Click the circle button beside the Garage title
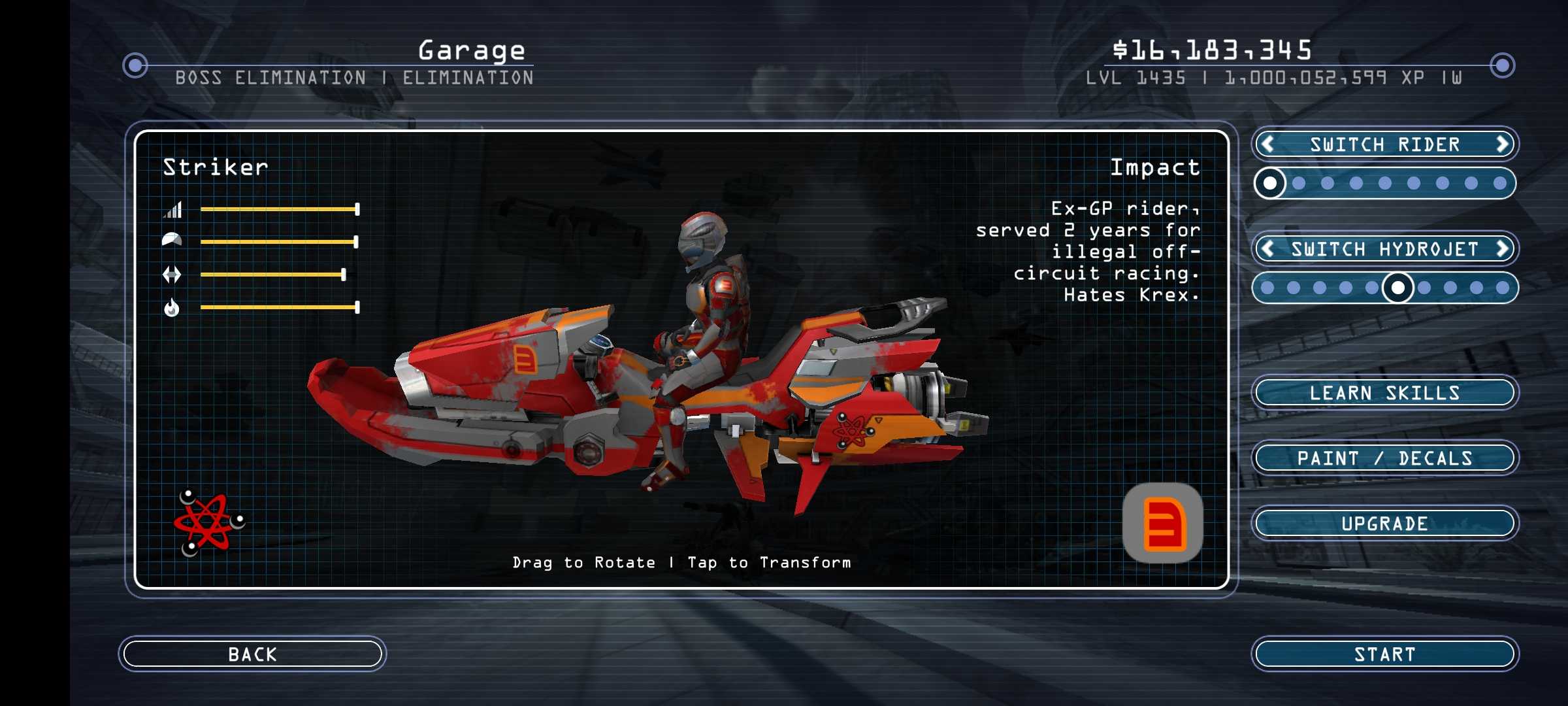 [135, 65]
